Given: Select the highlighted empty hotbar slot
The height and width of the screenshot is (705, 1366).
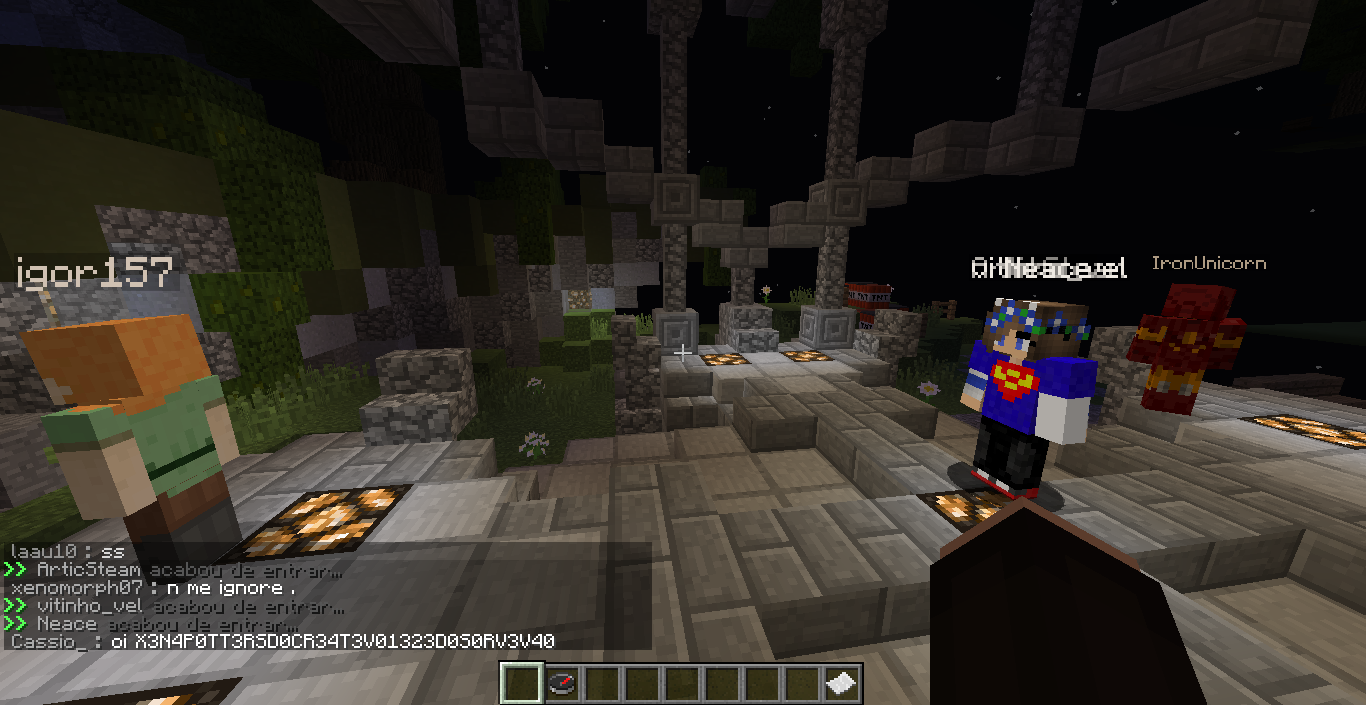Looking at the screenshot, I should click(521, 685).
